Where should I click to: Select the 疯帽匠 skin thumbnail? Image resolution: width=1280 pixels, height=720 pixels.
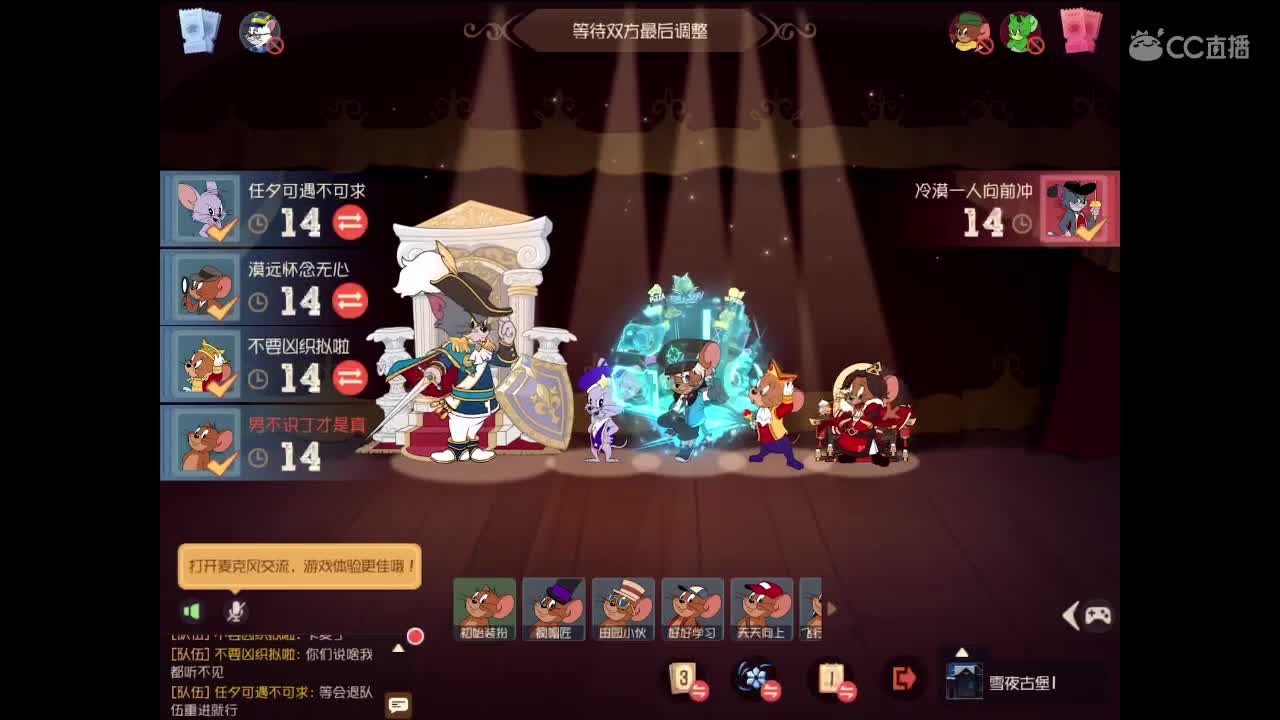[554, 608]
